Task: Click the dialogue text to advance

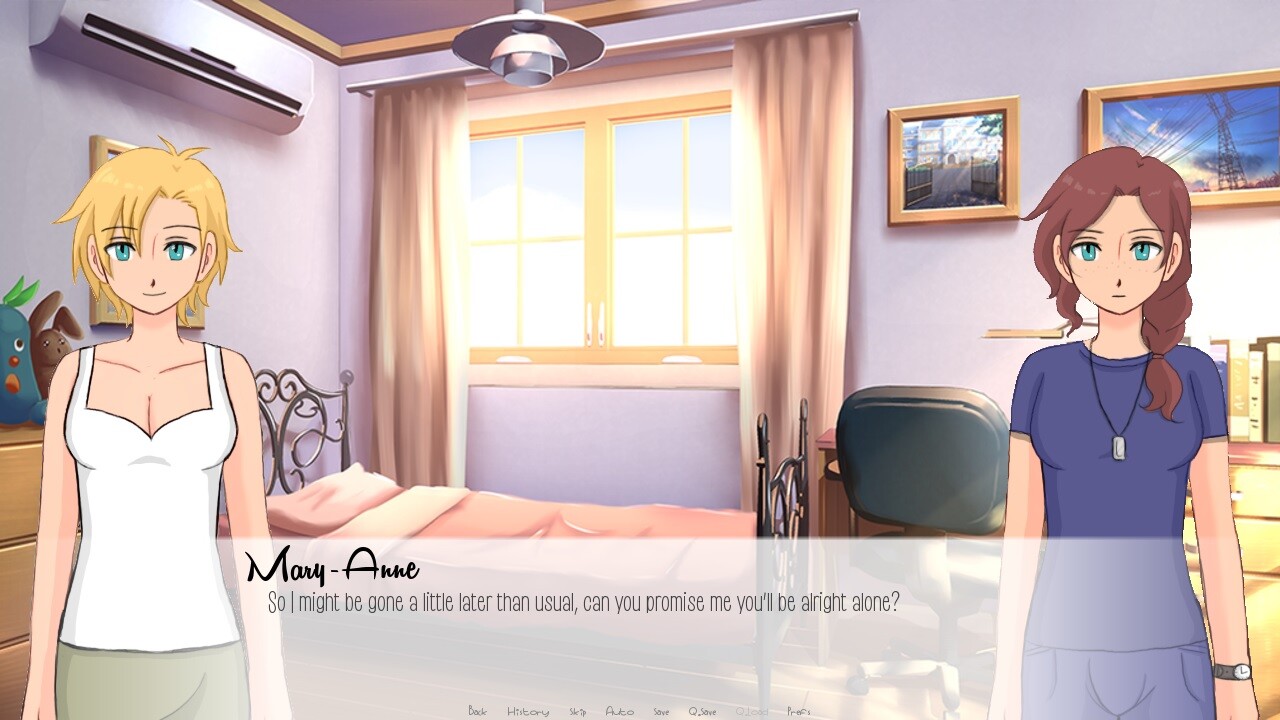Action: tap(580, 601)
